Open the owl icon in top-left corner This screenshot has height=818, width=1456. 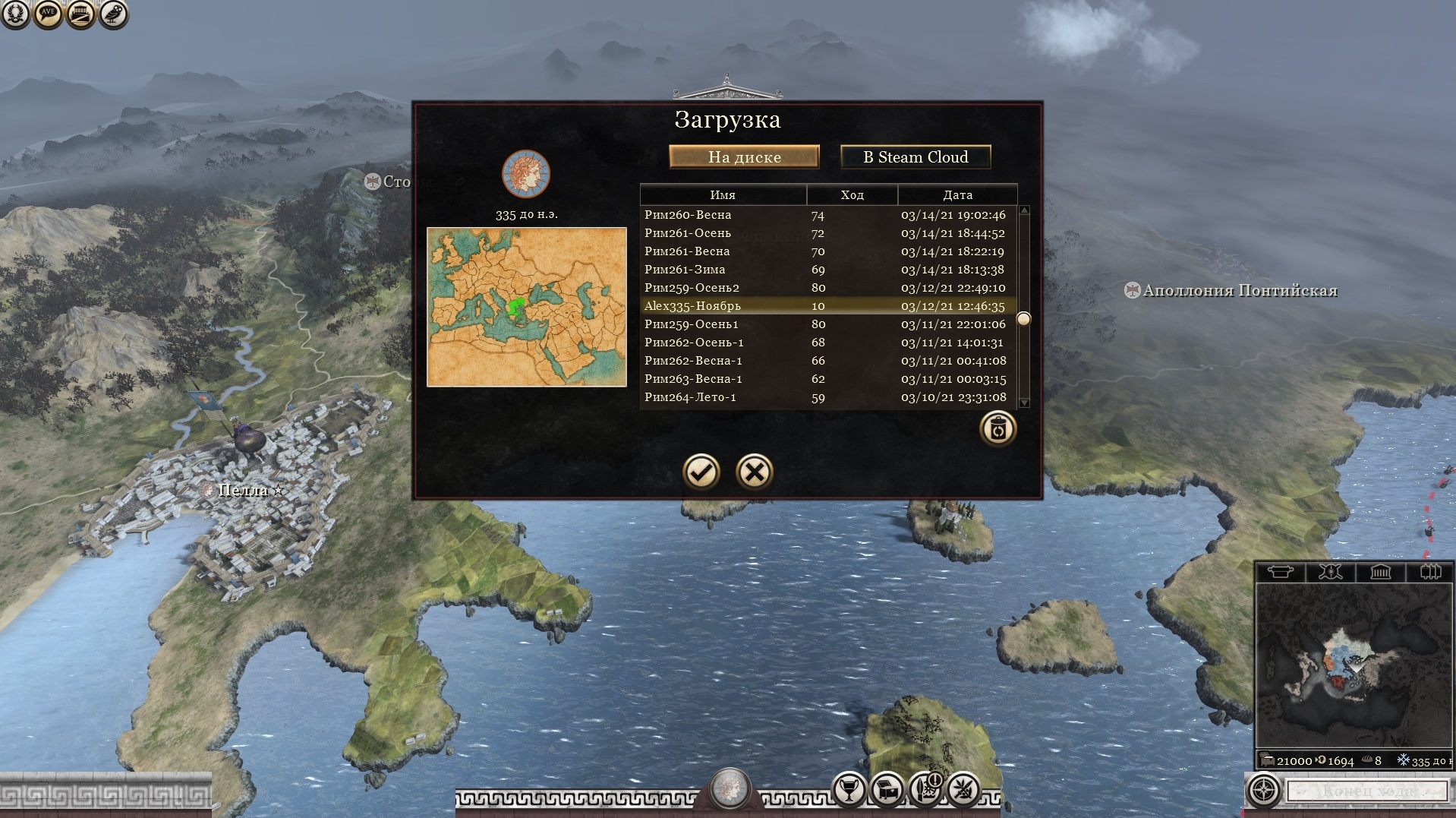[113, 14]
